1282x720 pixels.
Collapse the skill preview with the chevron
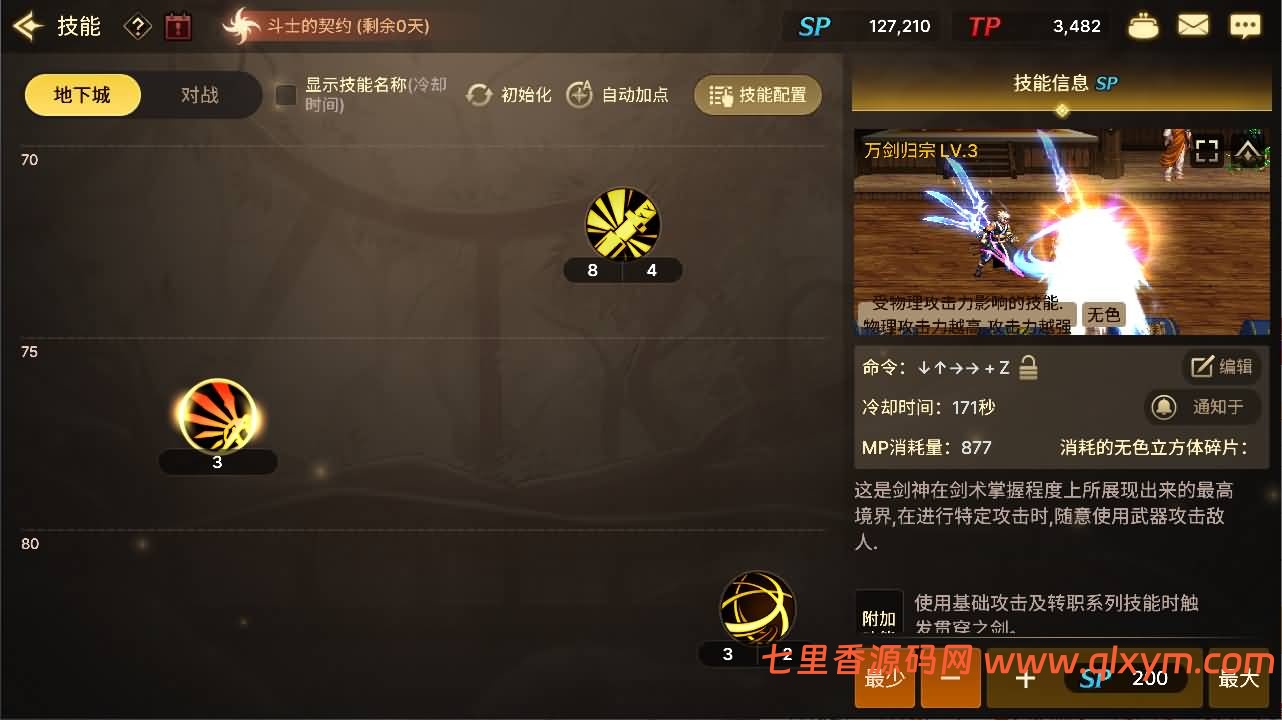point(1247,150)
